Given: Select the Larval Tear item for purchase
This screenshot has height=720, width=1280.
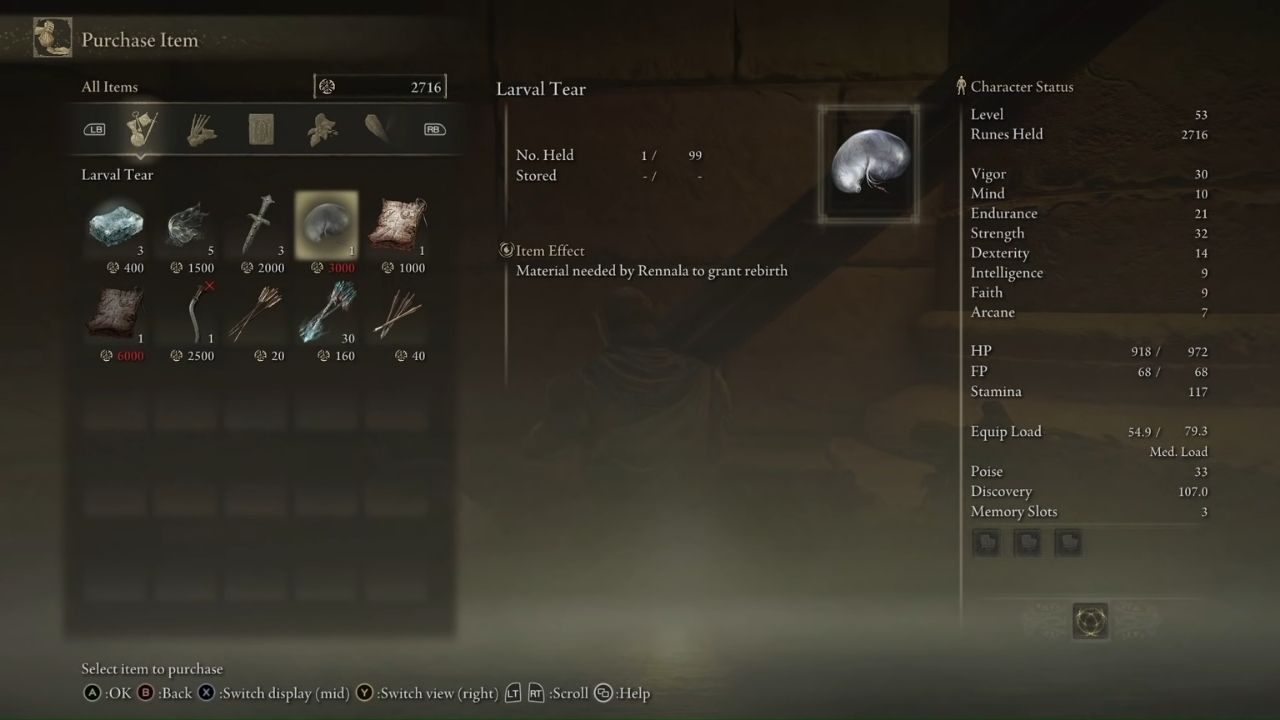Looking at the screenshot, I should click(325, 222).
